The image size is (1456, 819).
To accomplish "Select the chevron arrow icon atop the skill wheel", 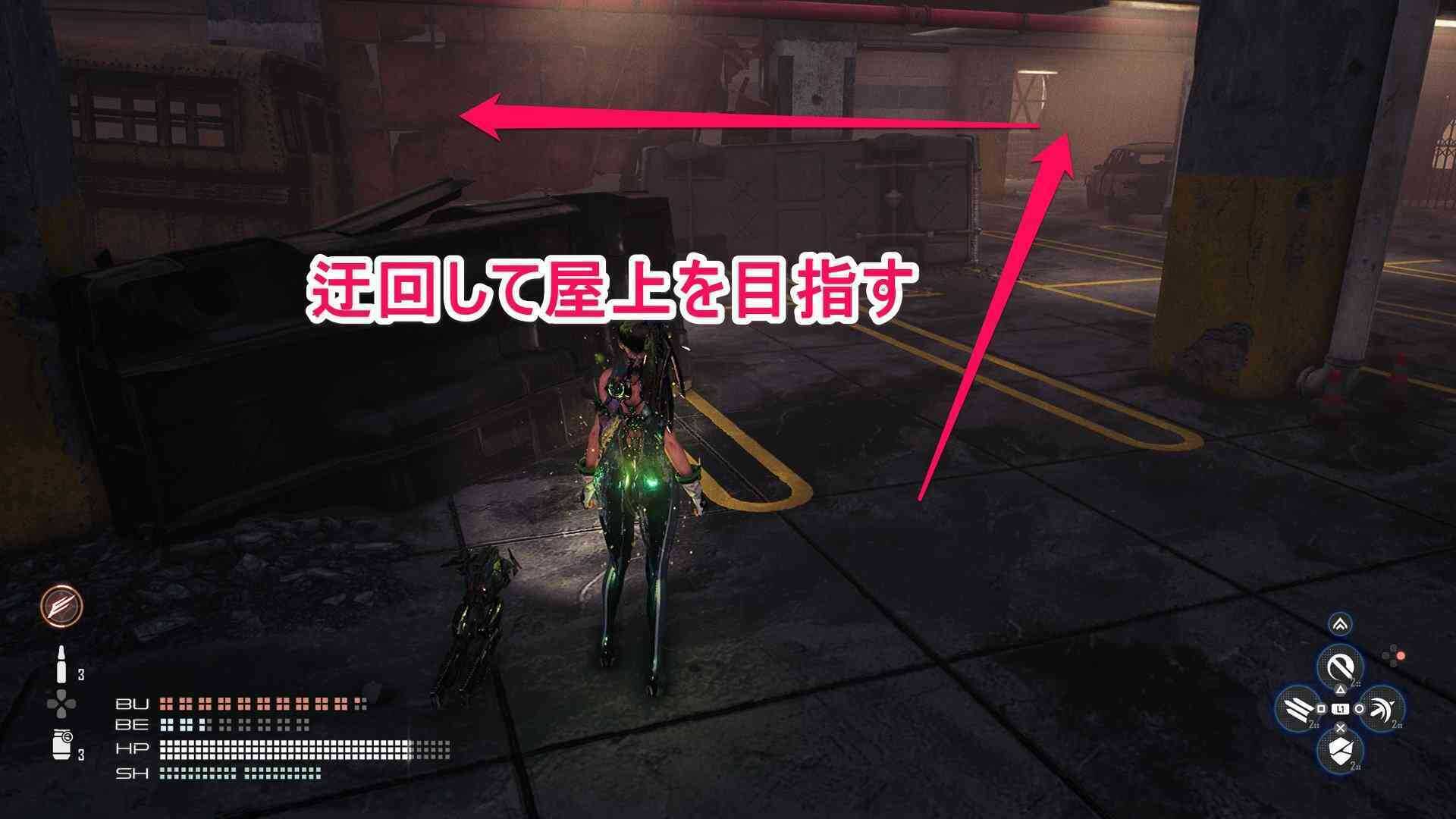I will [x=1340, y=624].
